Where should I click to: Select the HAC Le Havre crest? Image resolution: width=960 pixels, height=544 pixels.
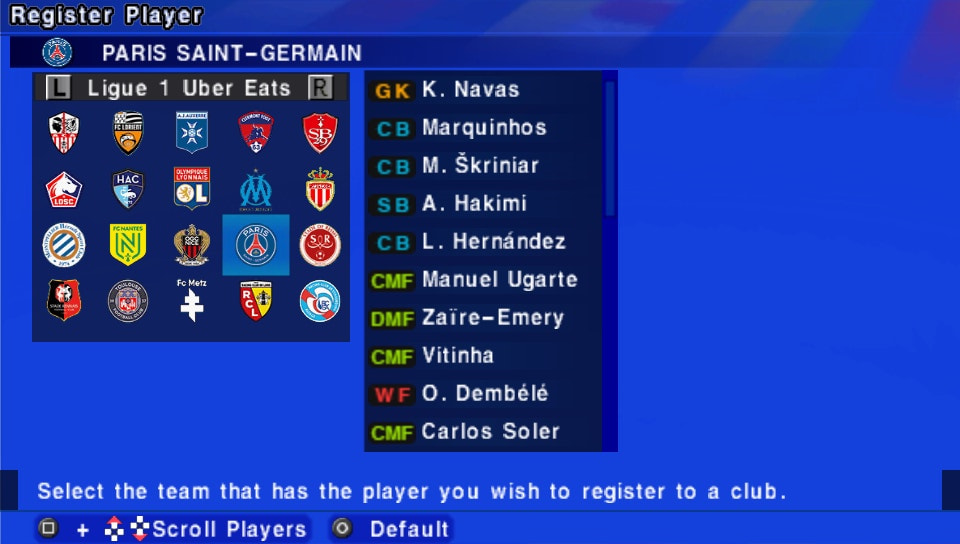point(128,188)
